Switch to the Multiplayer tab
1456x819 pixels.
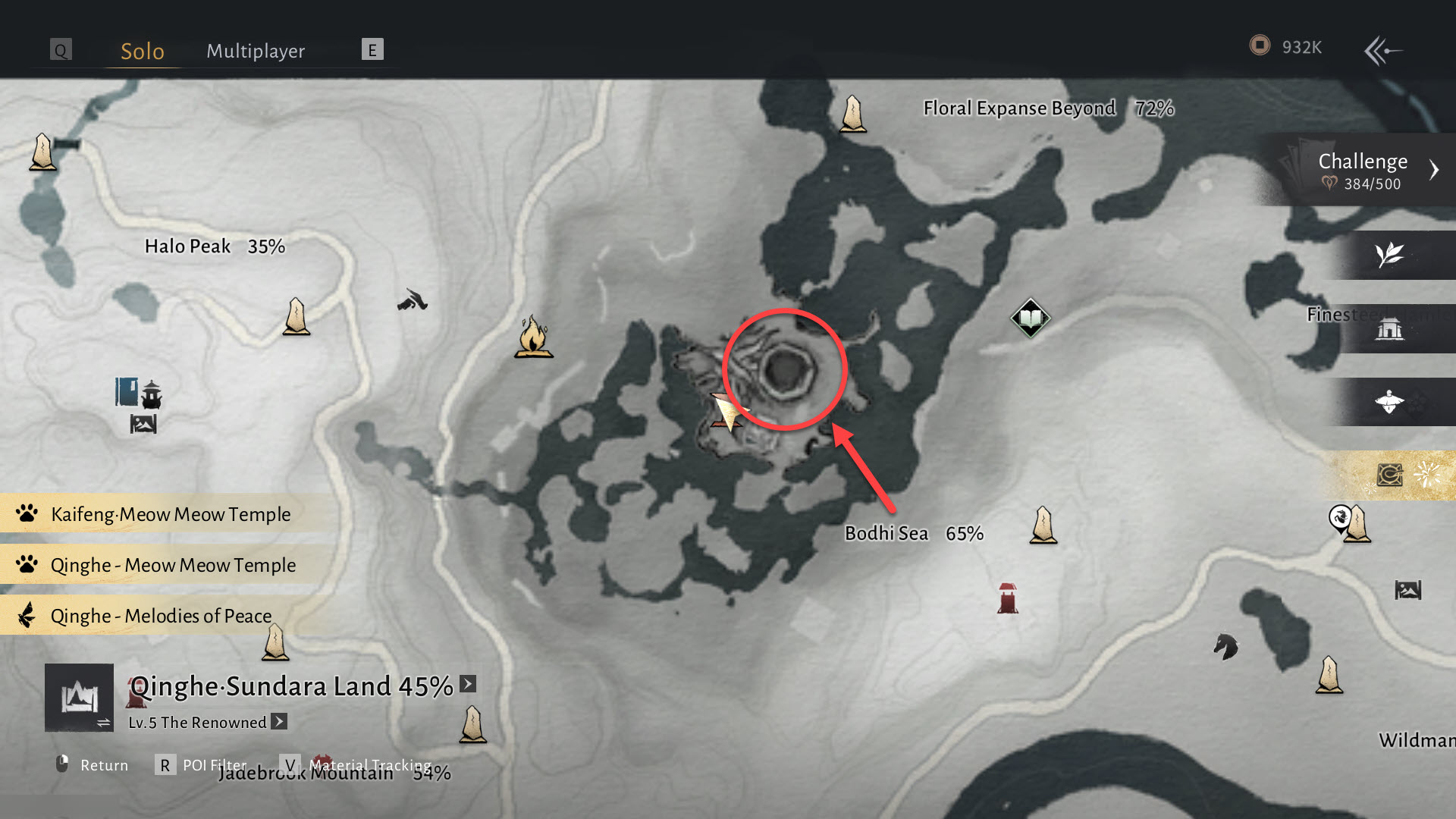(x=256, y=52)
